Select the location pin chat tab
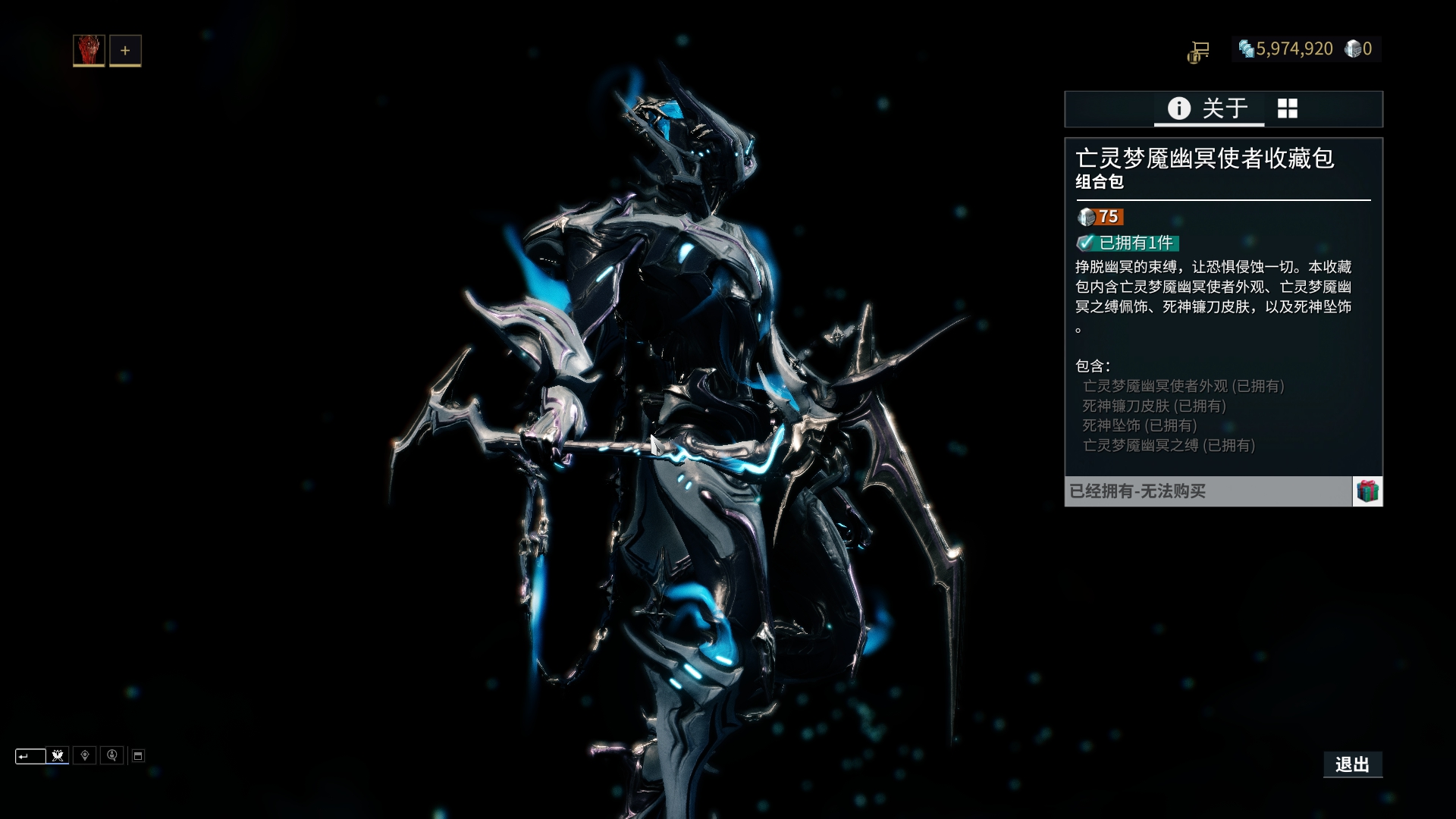 click(85, 755)
